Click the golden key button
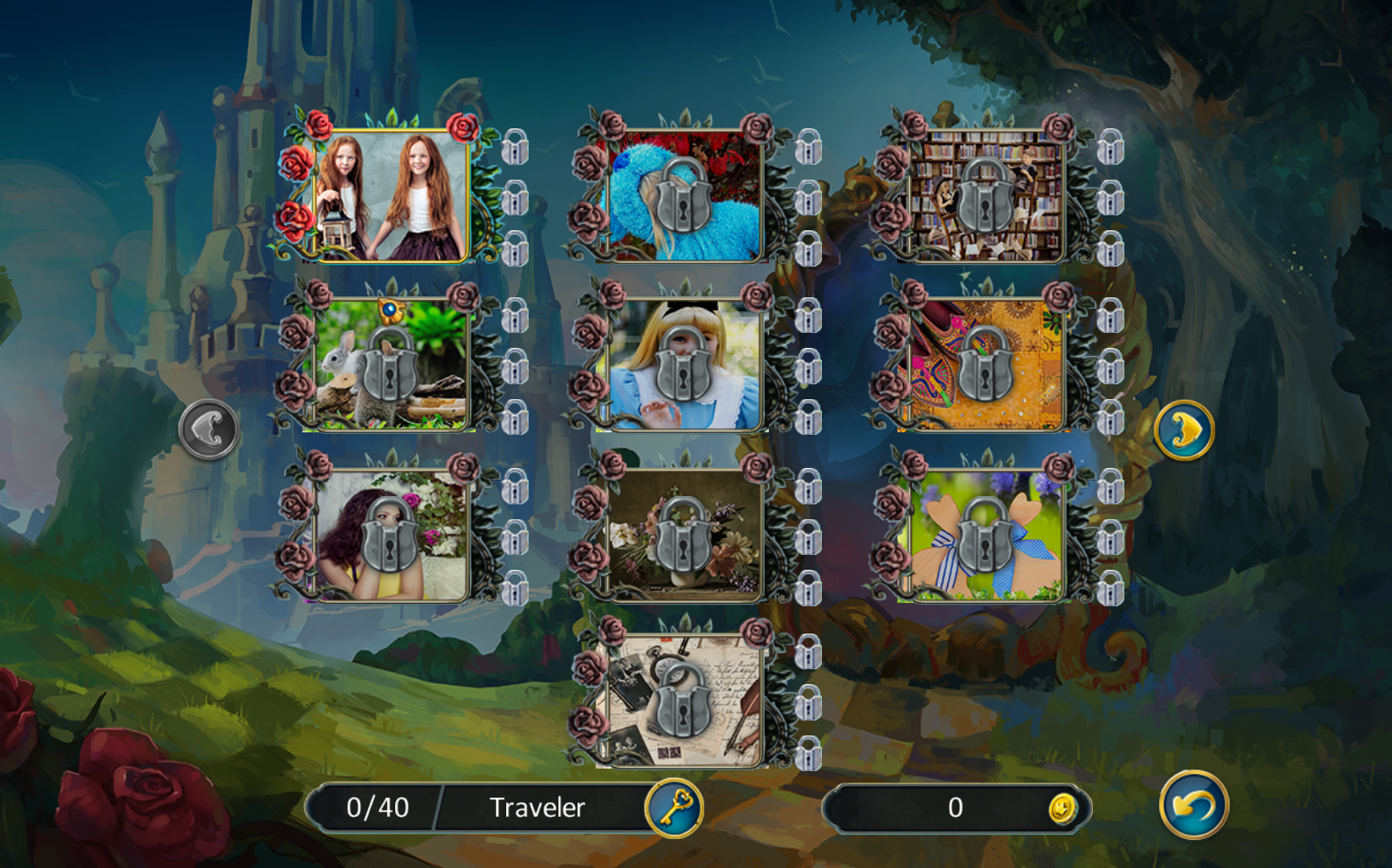 pos(674,808)
